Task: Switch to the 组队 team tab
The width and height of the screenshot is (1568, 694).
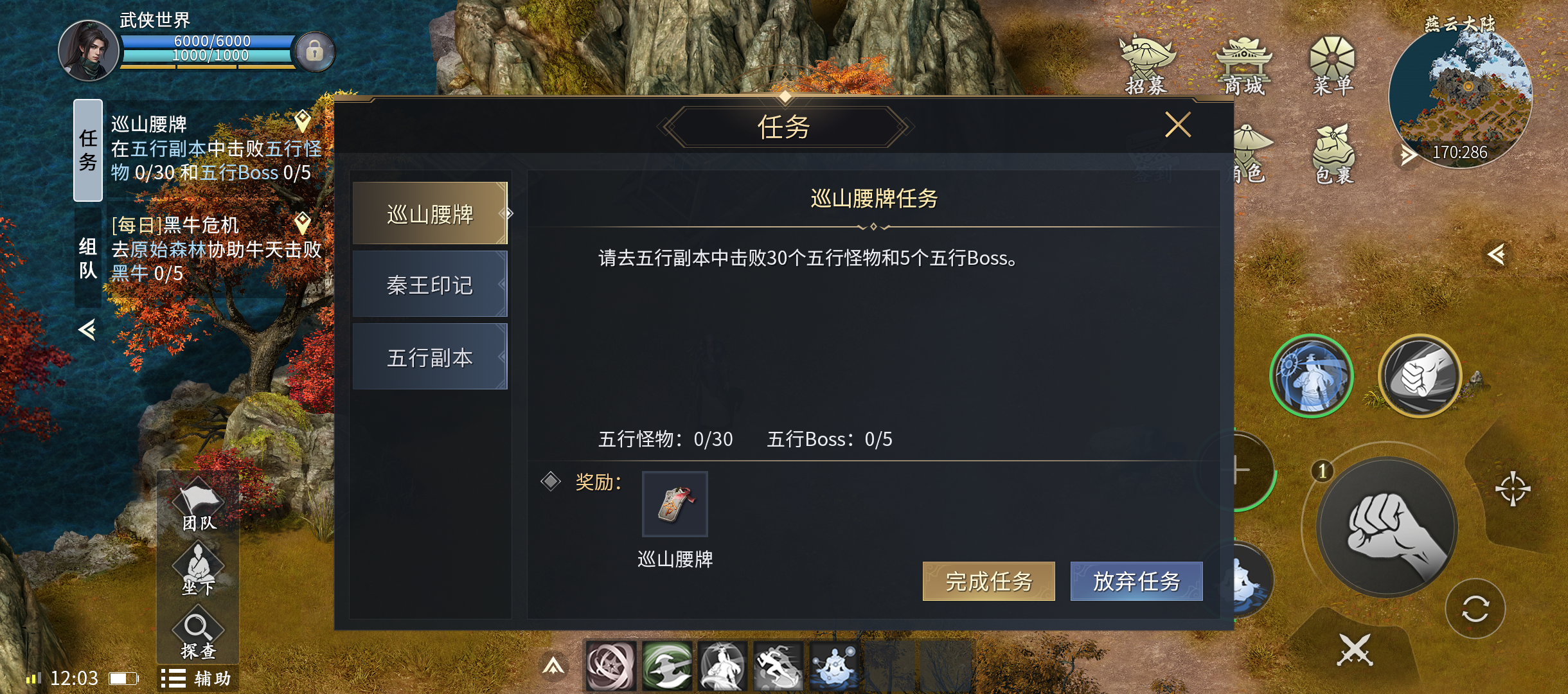Action: tap(88, 258)
